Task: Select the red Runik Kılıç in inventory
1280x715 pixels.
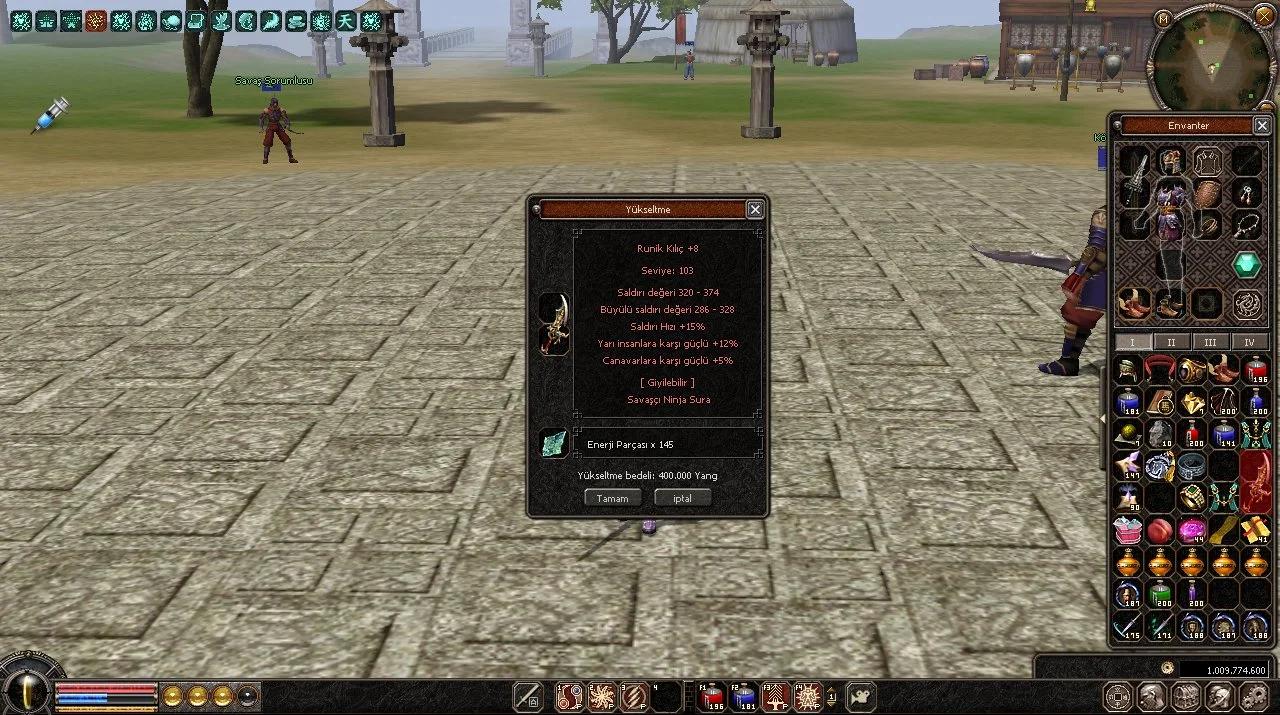Action: (1255, 481)
